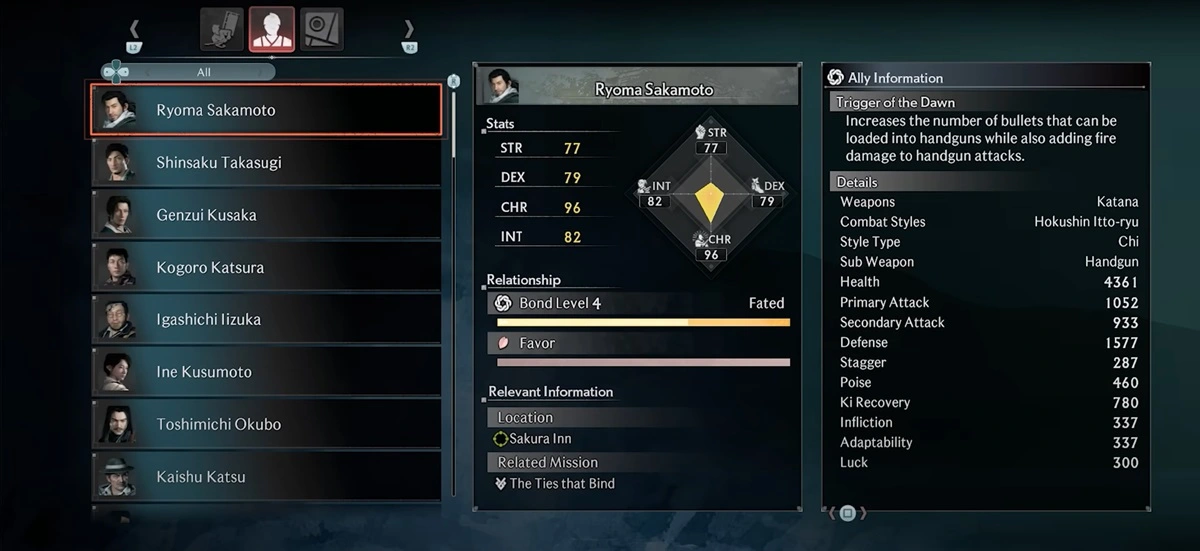Click the Sakura Inn location entry
Image resolution: width=1200 pixels, height=551 pixels.
[x=541, y=439]
